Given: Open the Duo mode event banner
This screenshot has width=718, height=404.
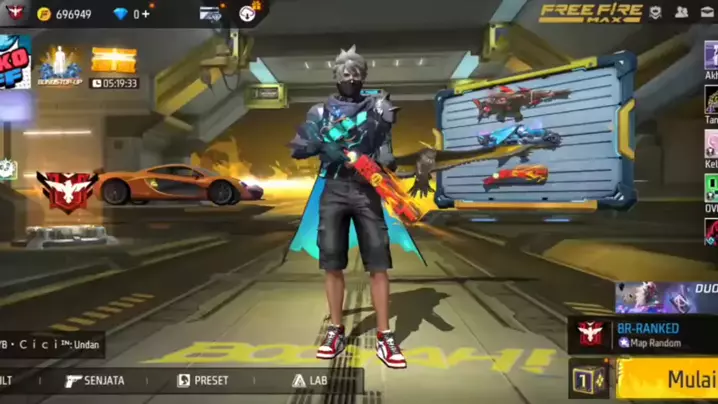Looking at the screenshot, I should click(x=666, y=297).
